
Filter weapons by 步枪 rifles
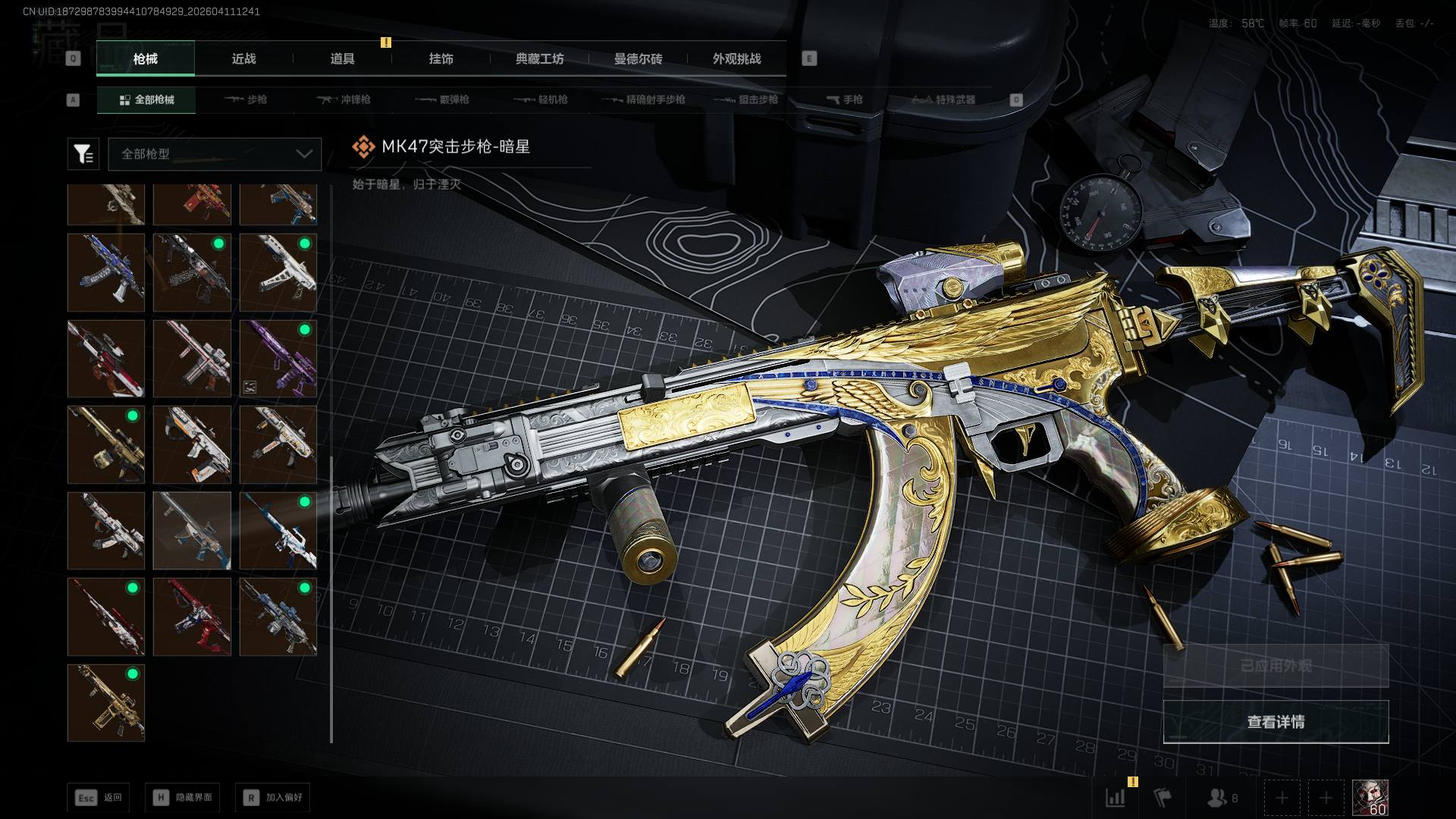[x=246, y=99]
